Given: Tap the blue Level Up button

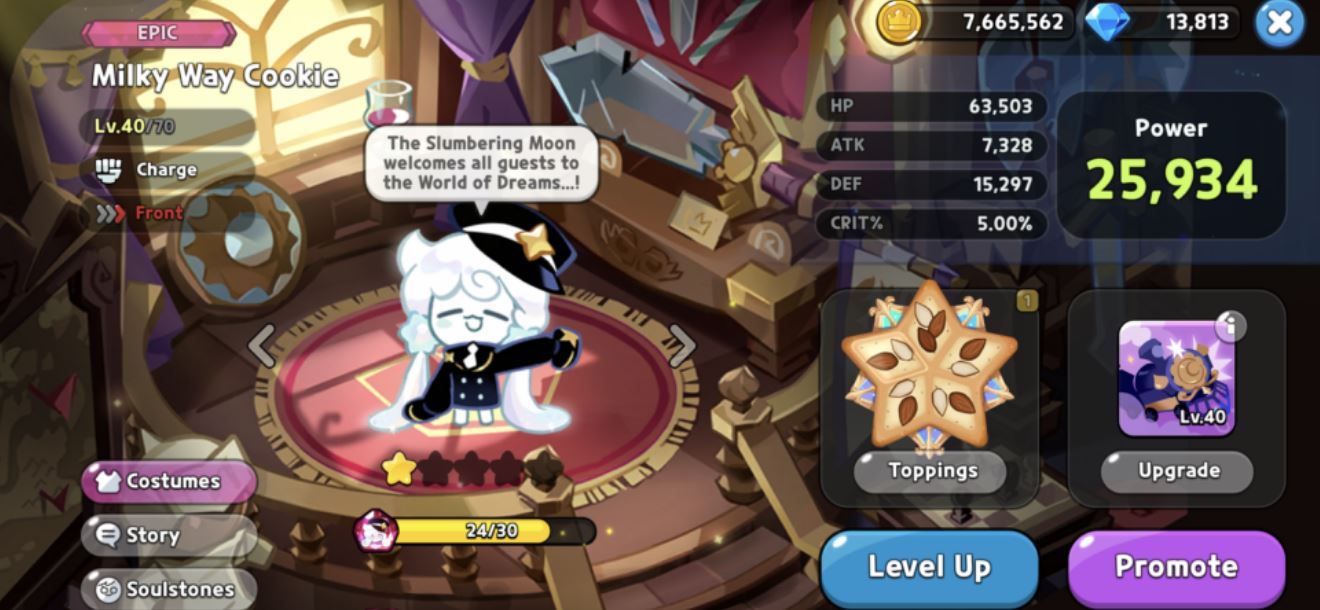Looking at the screenshot, I should coord(929,567).
